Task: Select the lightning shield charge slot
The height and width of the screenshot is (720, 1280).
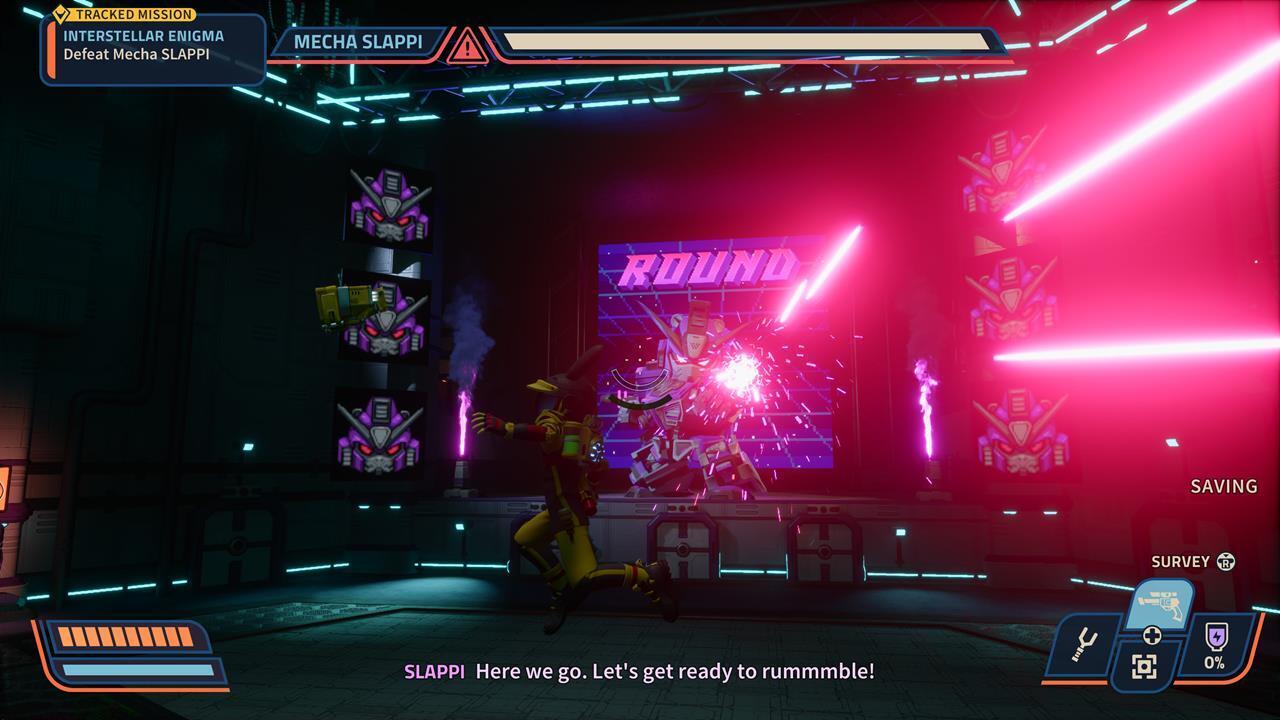Action: click(1215, 645)
